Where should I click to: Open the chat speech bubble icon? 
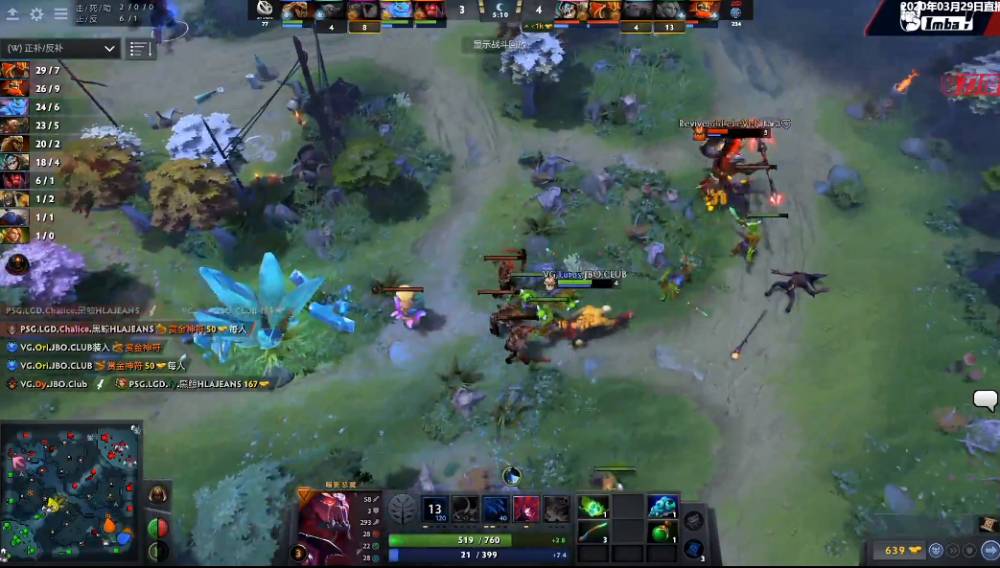985,400
